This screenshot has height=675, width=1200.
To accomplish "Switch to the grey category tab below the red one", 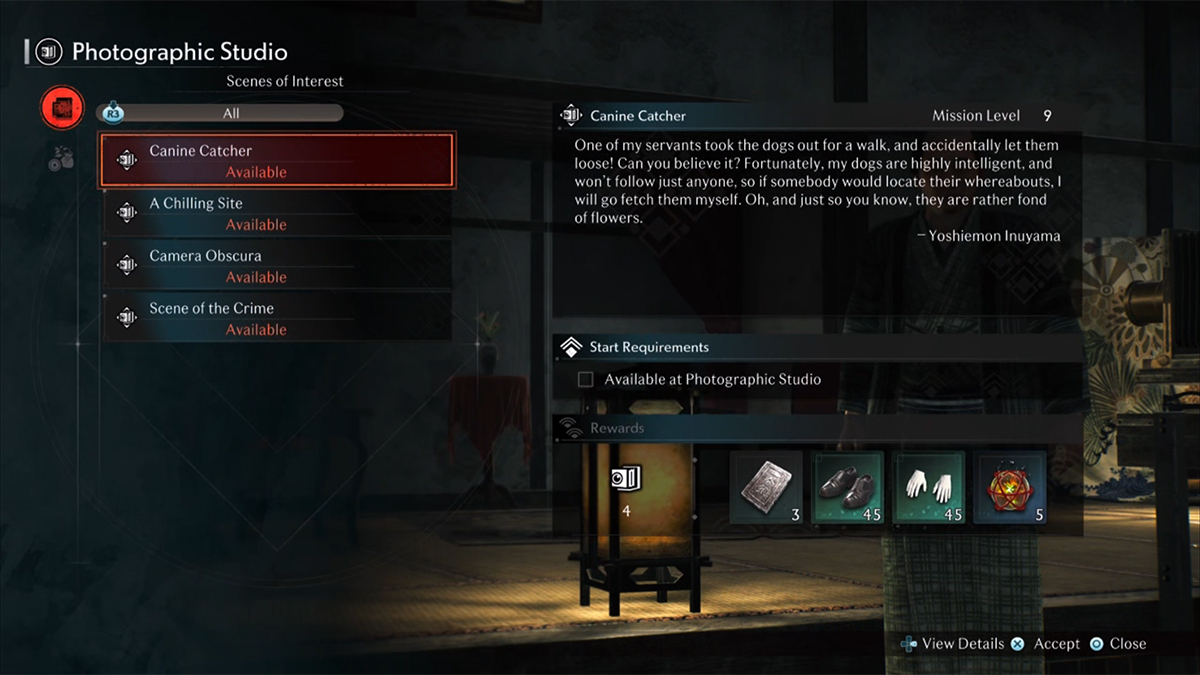I will tap(61, 158).
